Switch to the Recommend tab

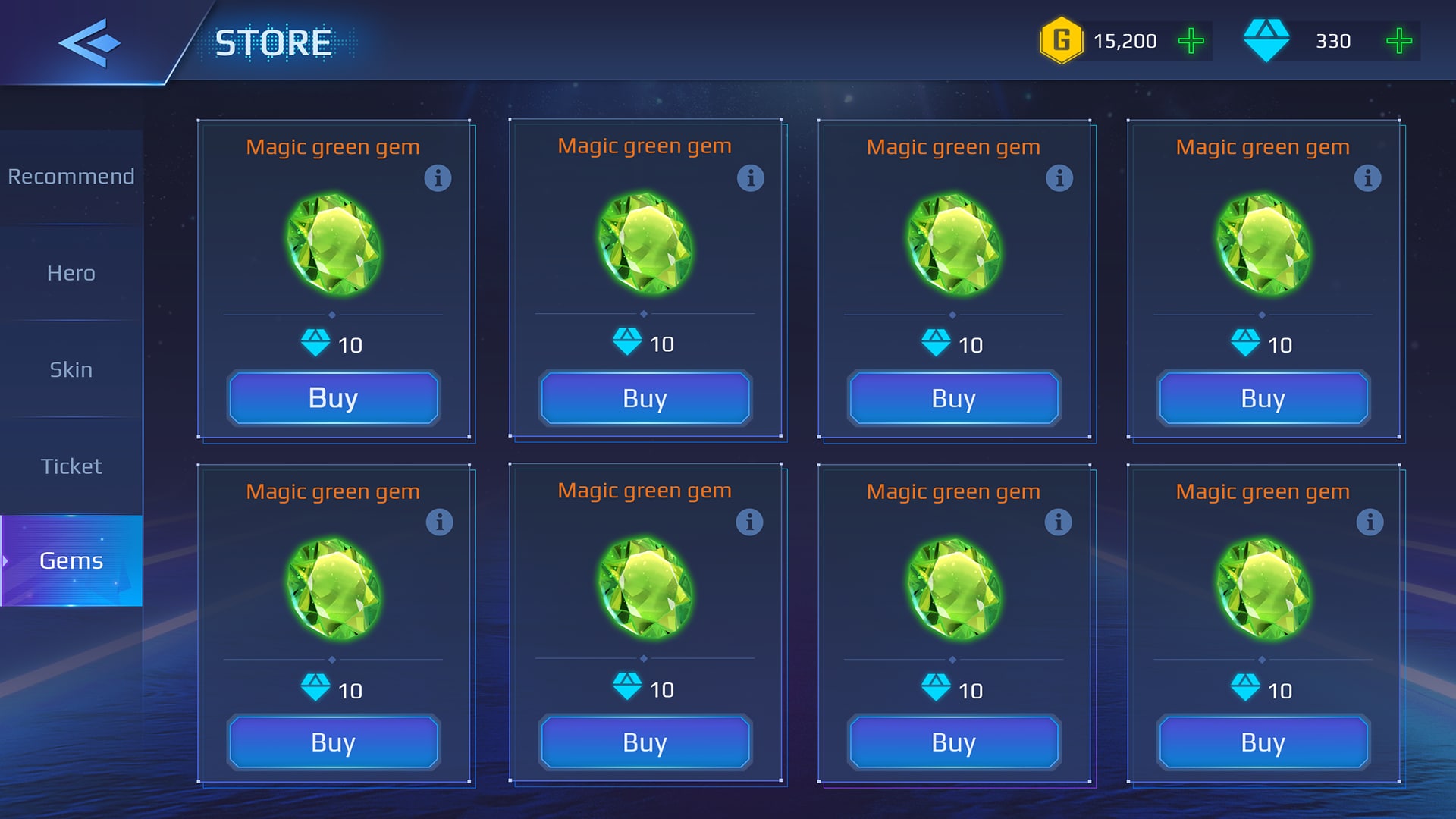pos(71,176)
